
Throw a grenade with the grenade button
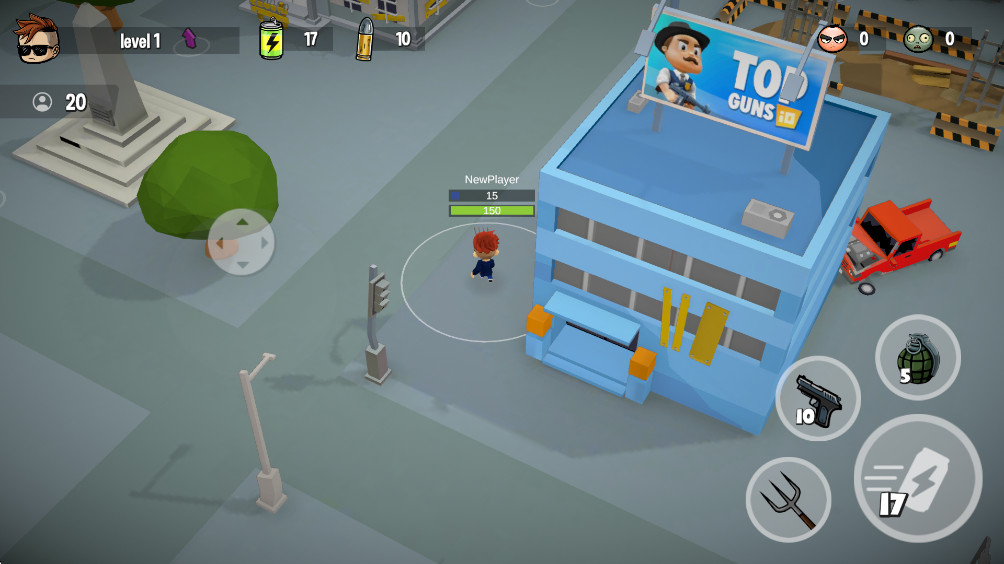point(917,357)
